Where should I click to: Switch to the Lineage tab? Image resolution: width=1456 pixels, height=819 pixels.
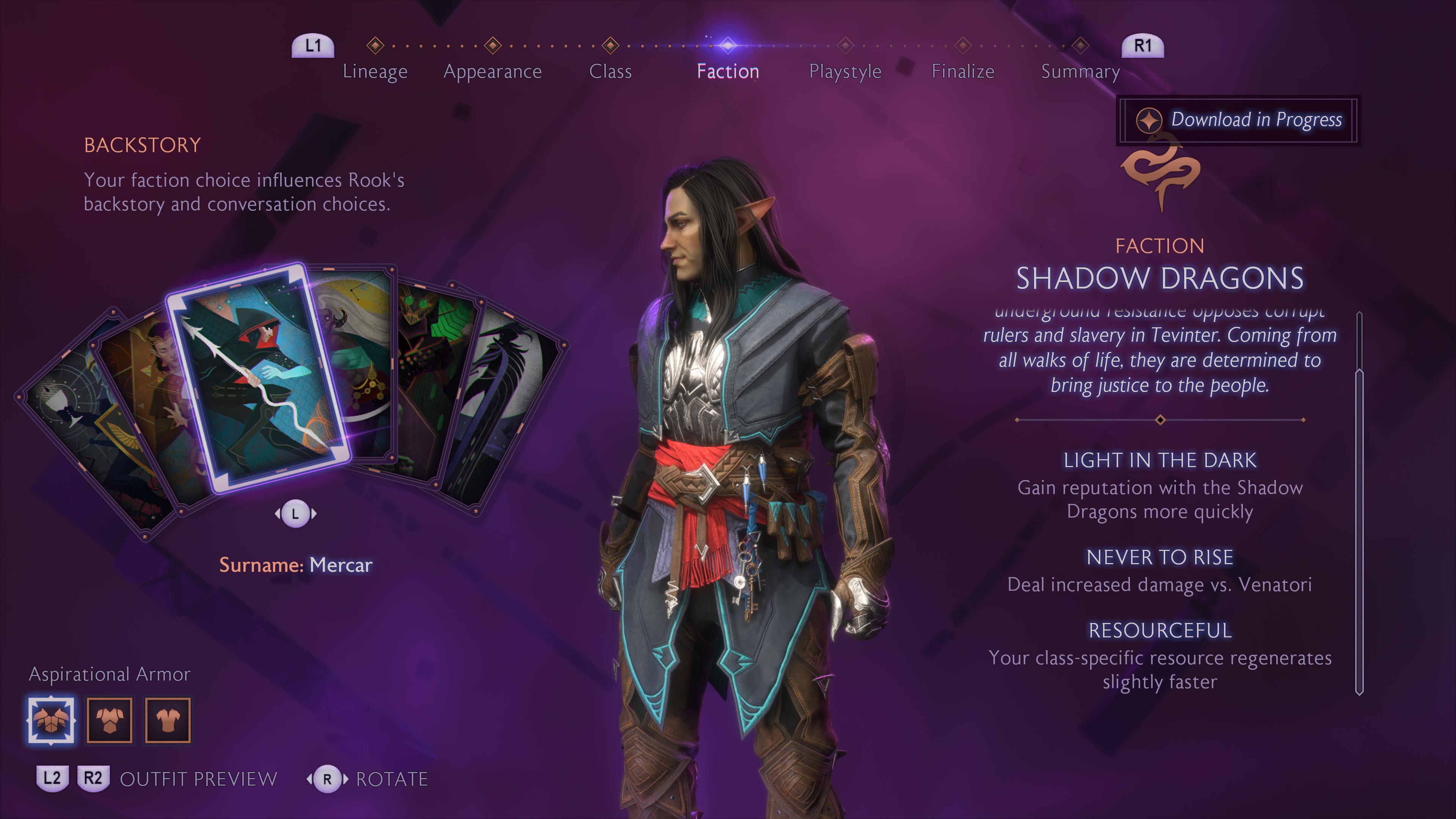click(375, 71)
